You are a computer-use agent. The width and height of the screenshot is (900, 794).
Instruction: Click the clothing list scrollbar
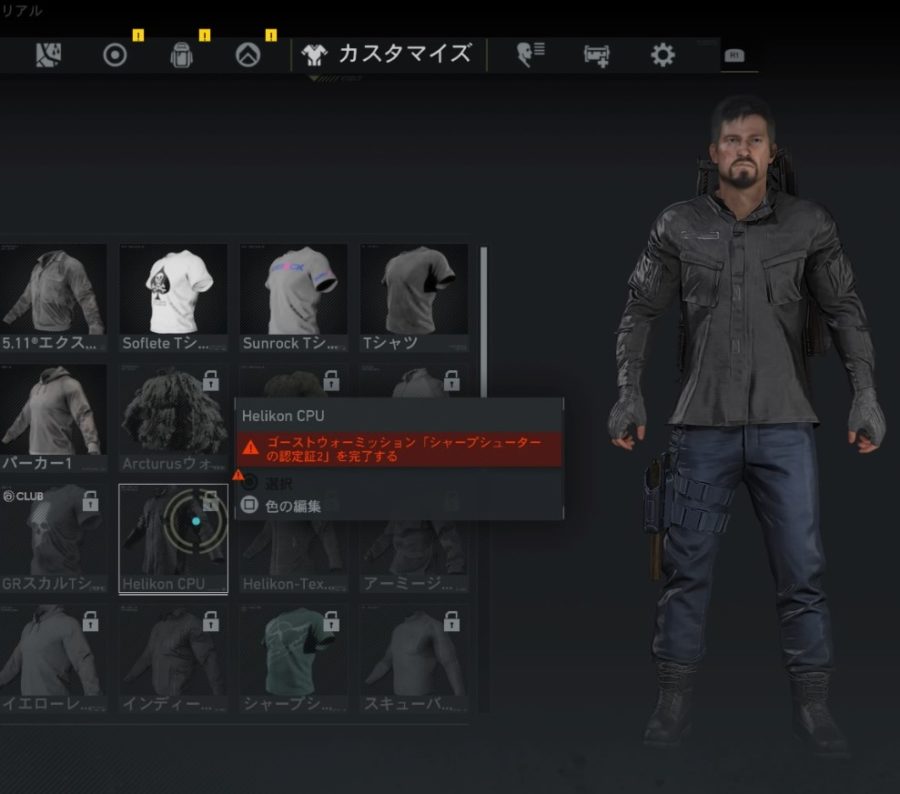(x=484, y=320)
